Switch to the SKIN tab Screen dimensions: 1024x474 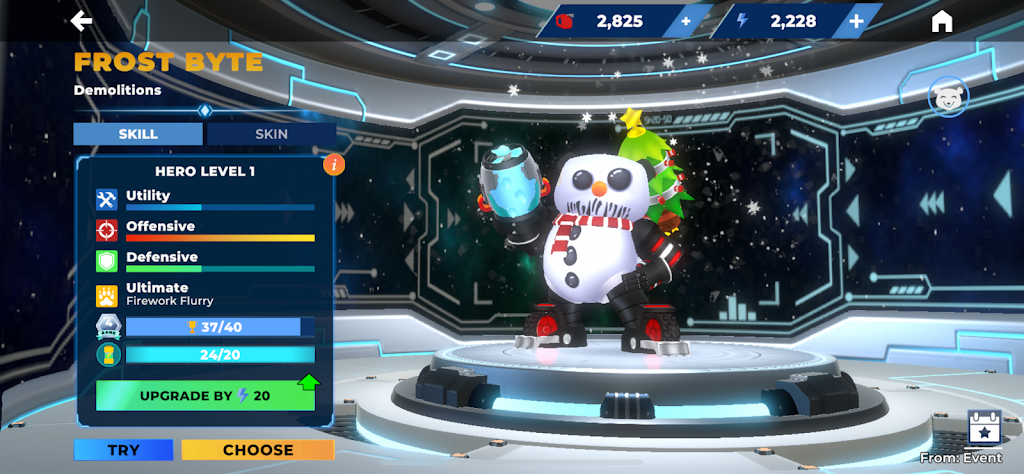pos(271,134)
